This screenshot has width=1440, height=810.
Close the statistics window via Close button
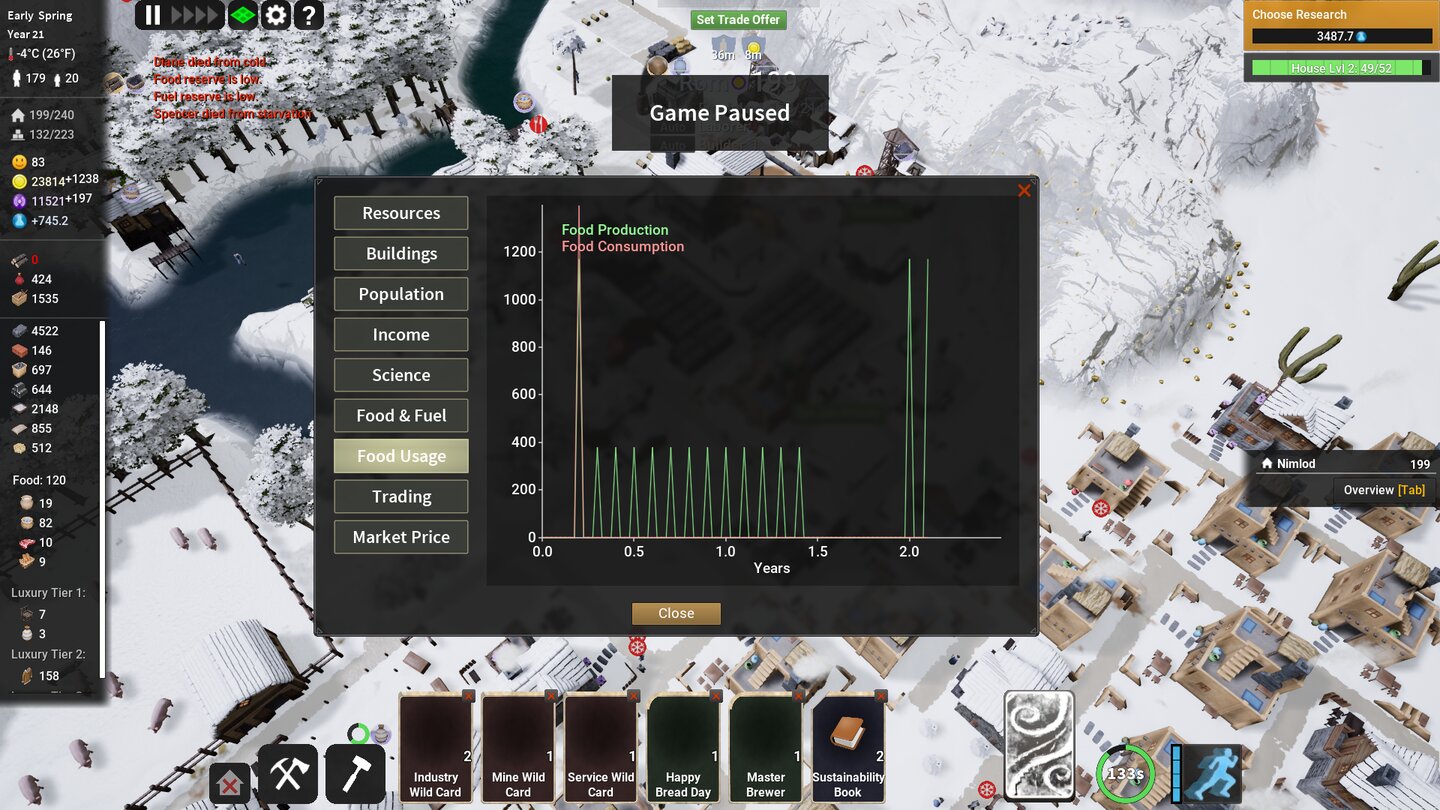(x=676, y=613)
